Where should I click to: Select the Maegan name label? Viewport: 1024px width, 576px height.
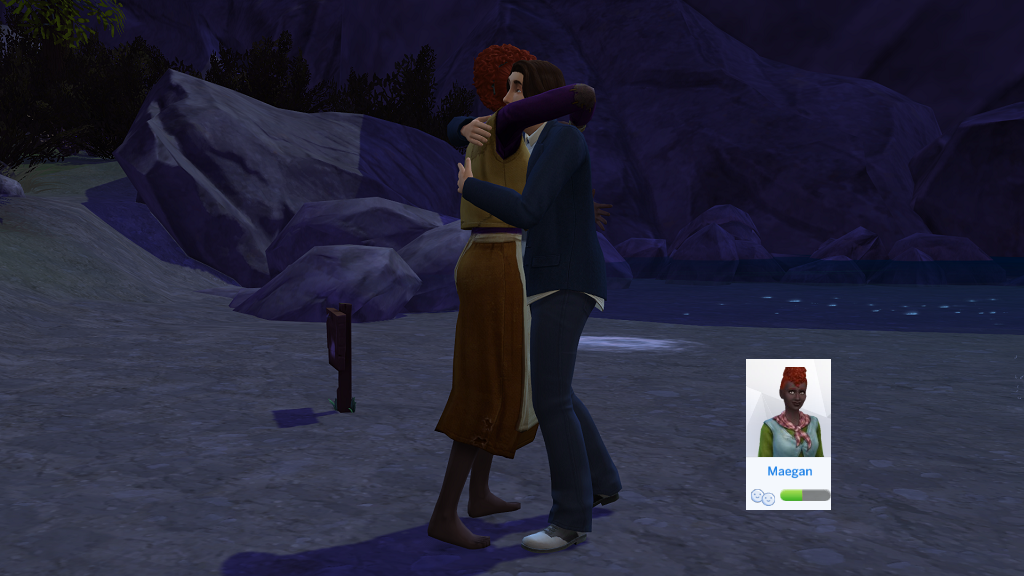(788, 471)
